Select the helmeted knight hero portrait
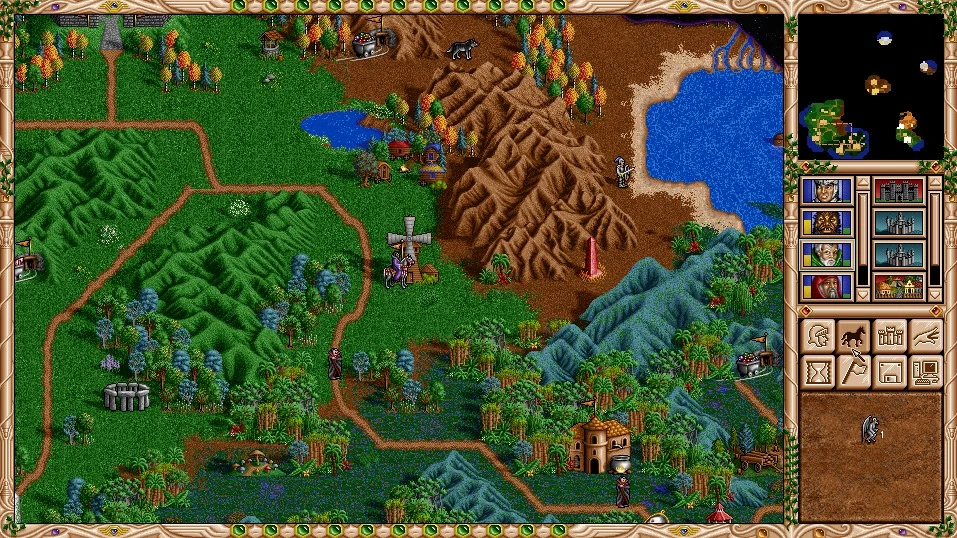The image size is (957, 538). point(826,191)
